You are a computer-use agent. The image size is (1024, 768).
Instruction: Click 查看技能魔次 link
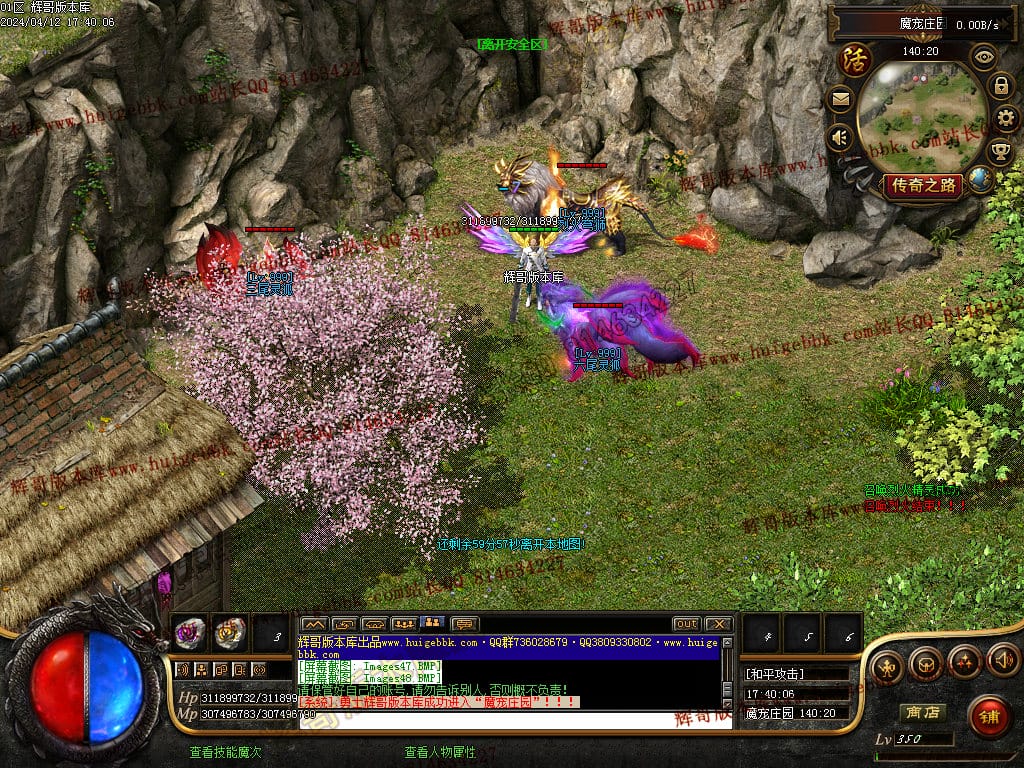(226, 752)
